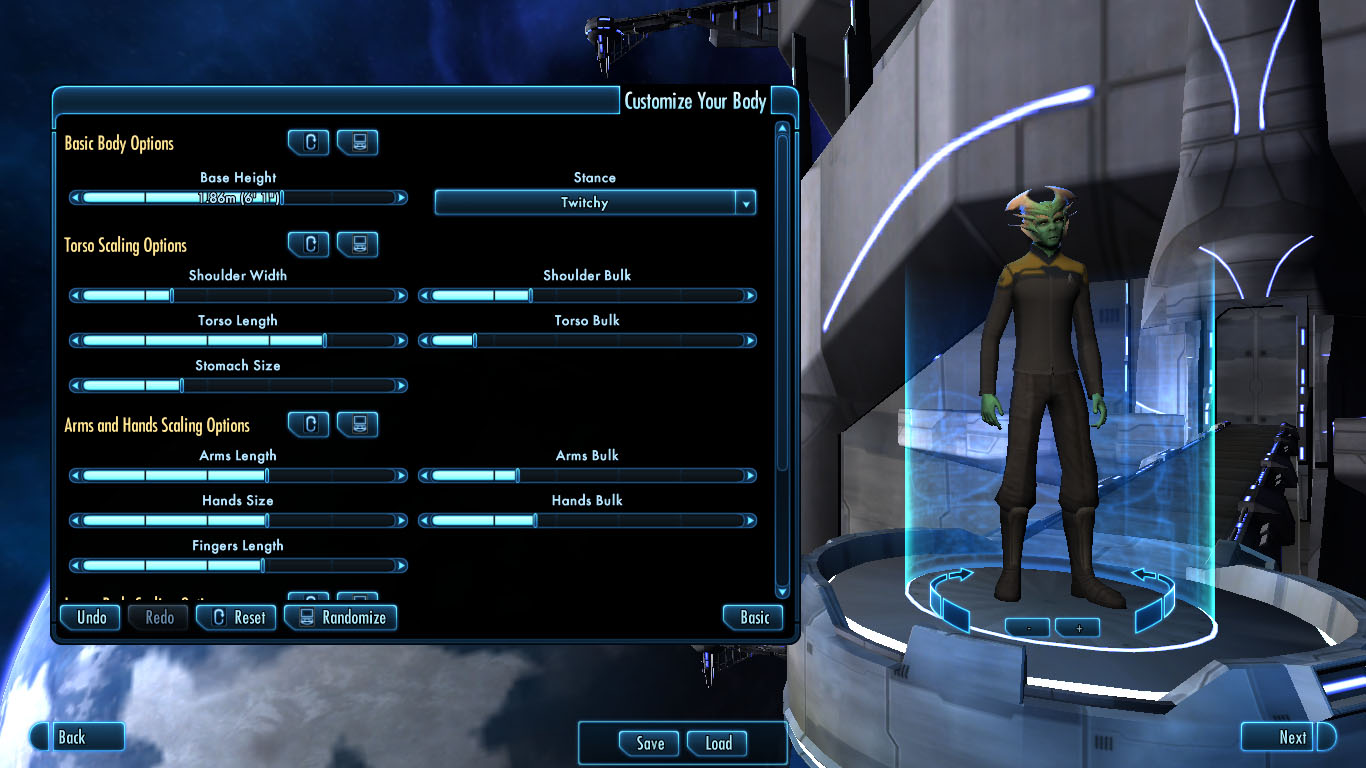The image size is (1366, 768).
Task: Change the Shoulder Bulk slider
Action: pos(587,296)
